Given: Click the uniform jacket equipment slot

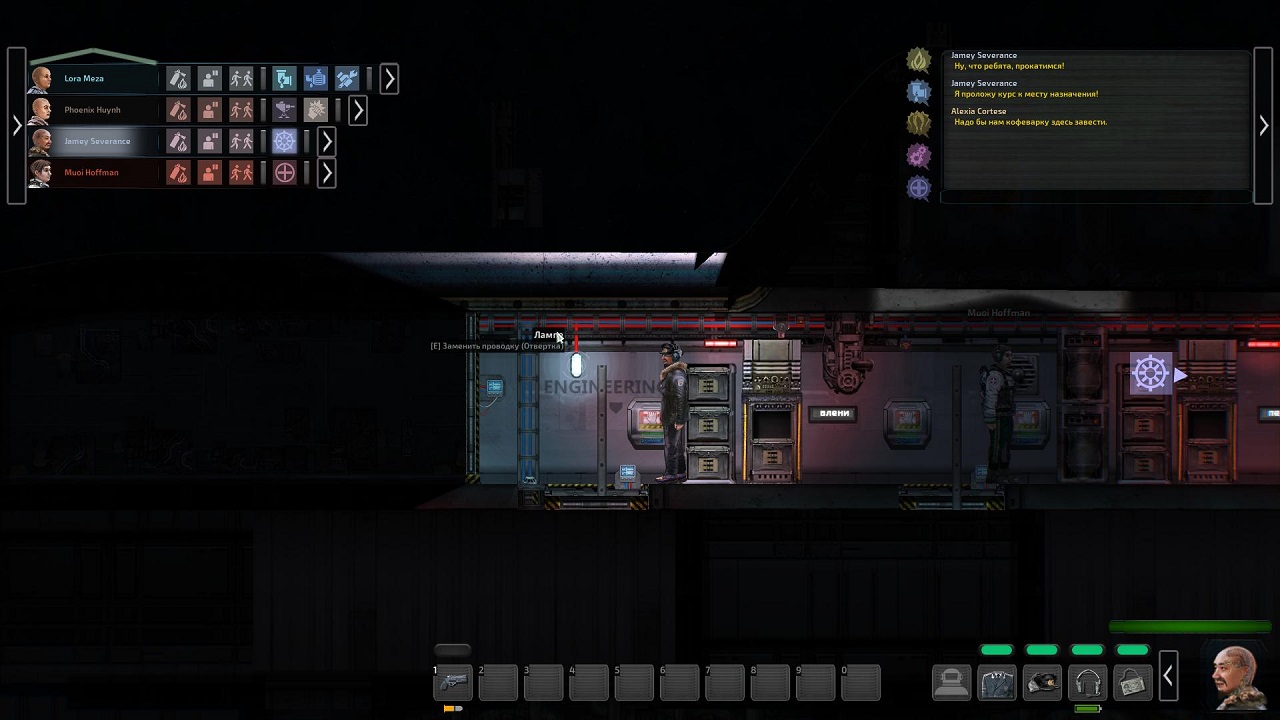Looking at the screenshot, I should (x=997, y=682).
